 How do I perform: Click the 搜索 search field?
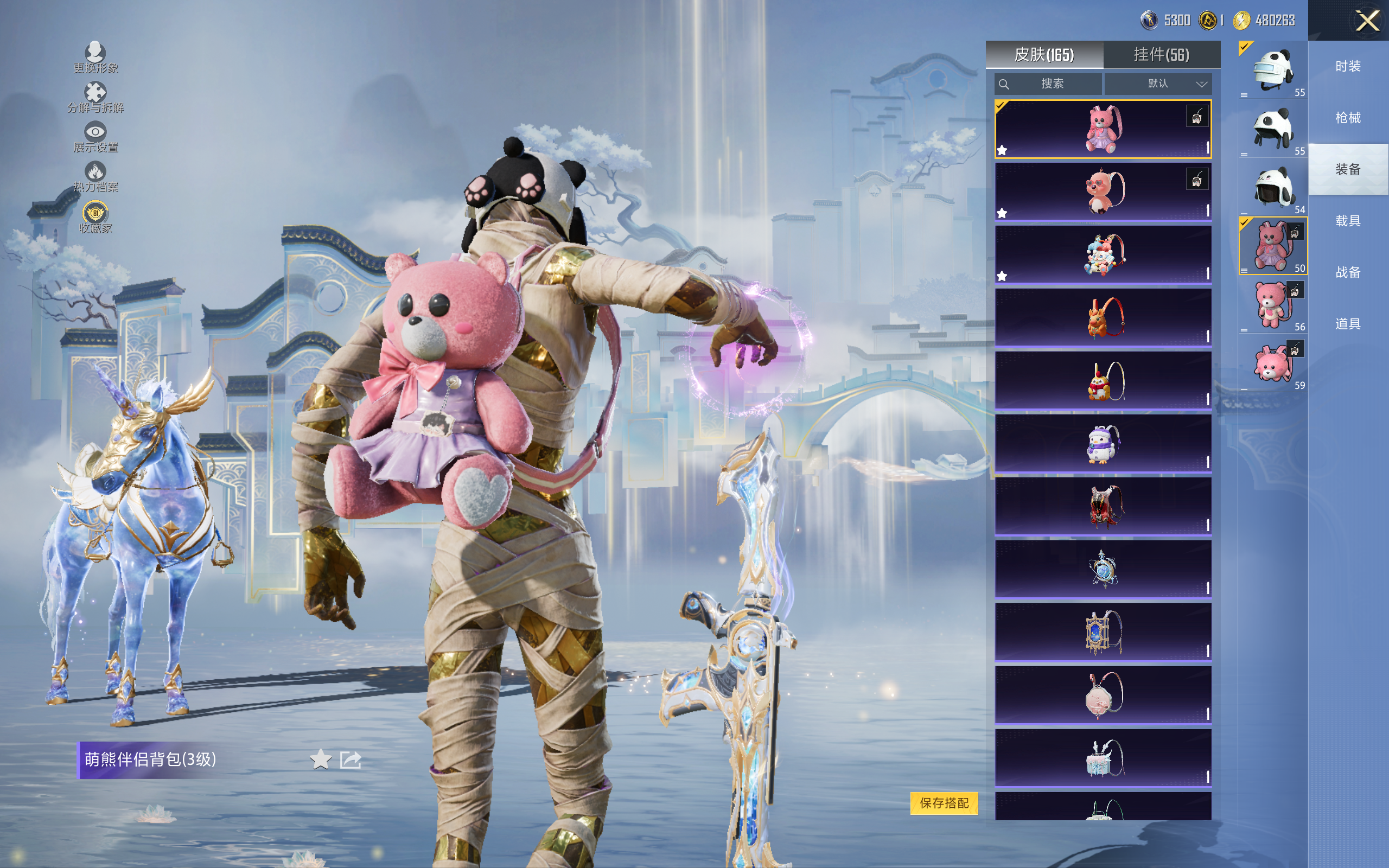(x=1048, y=84)
